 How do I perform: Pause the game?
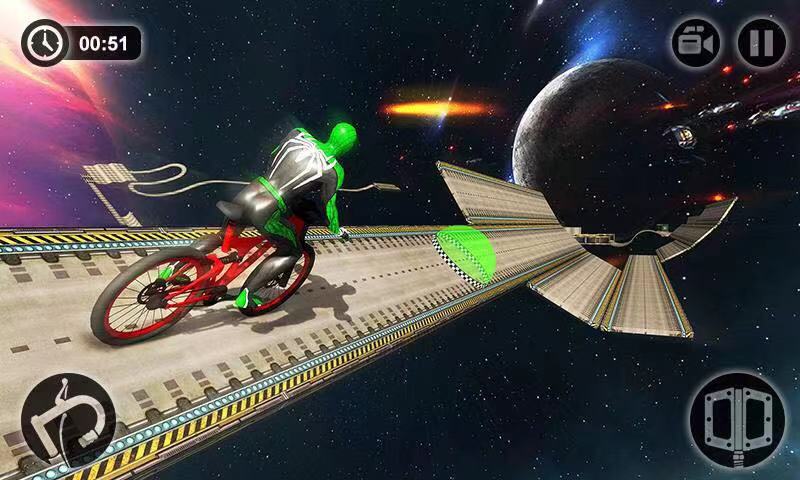762,44
